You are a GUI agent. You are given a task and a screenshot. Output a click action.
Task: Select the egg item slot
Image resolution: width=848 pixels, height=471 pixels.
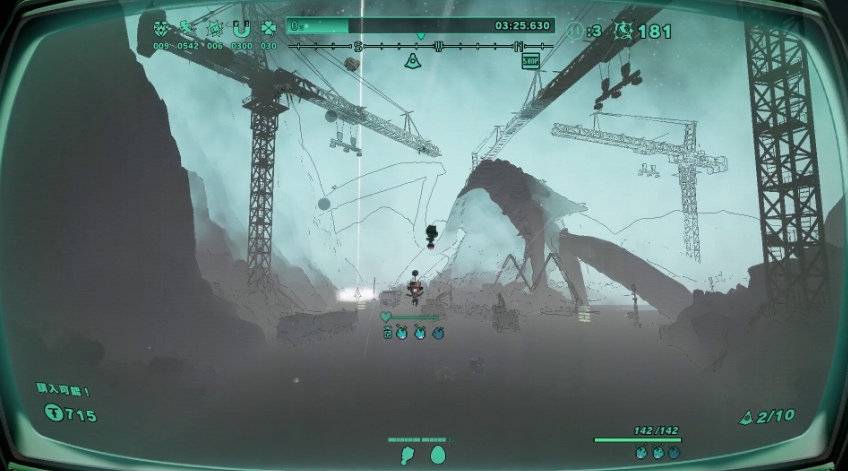(437, 454)
